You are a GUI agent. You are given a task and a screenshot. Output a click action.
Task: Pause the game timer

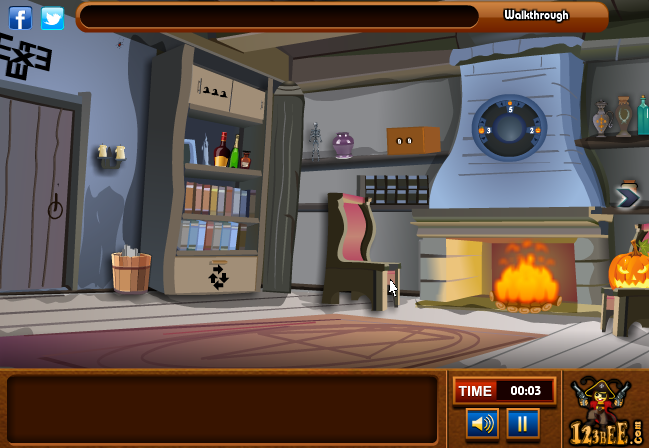522,423
